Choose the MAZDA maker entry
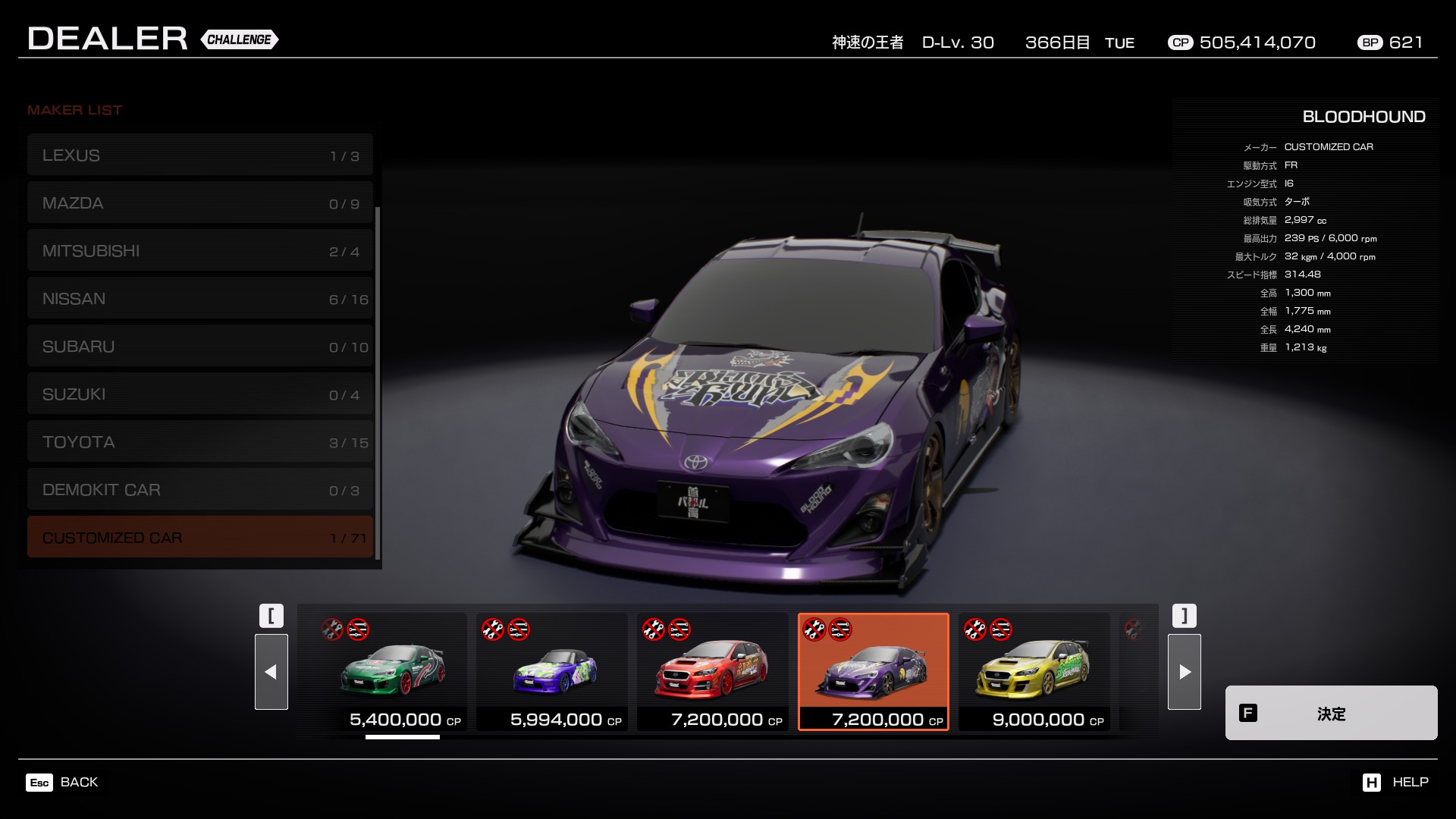This screenshot has width=1456, height=819. click(x=199, y=203)
